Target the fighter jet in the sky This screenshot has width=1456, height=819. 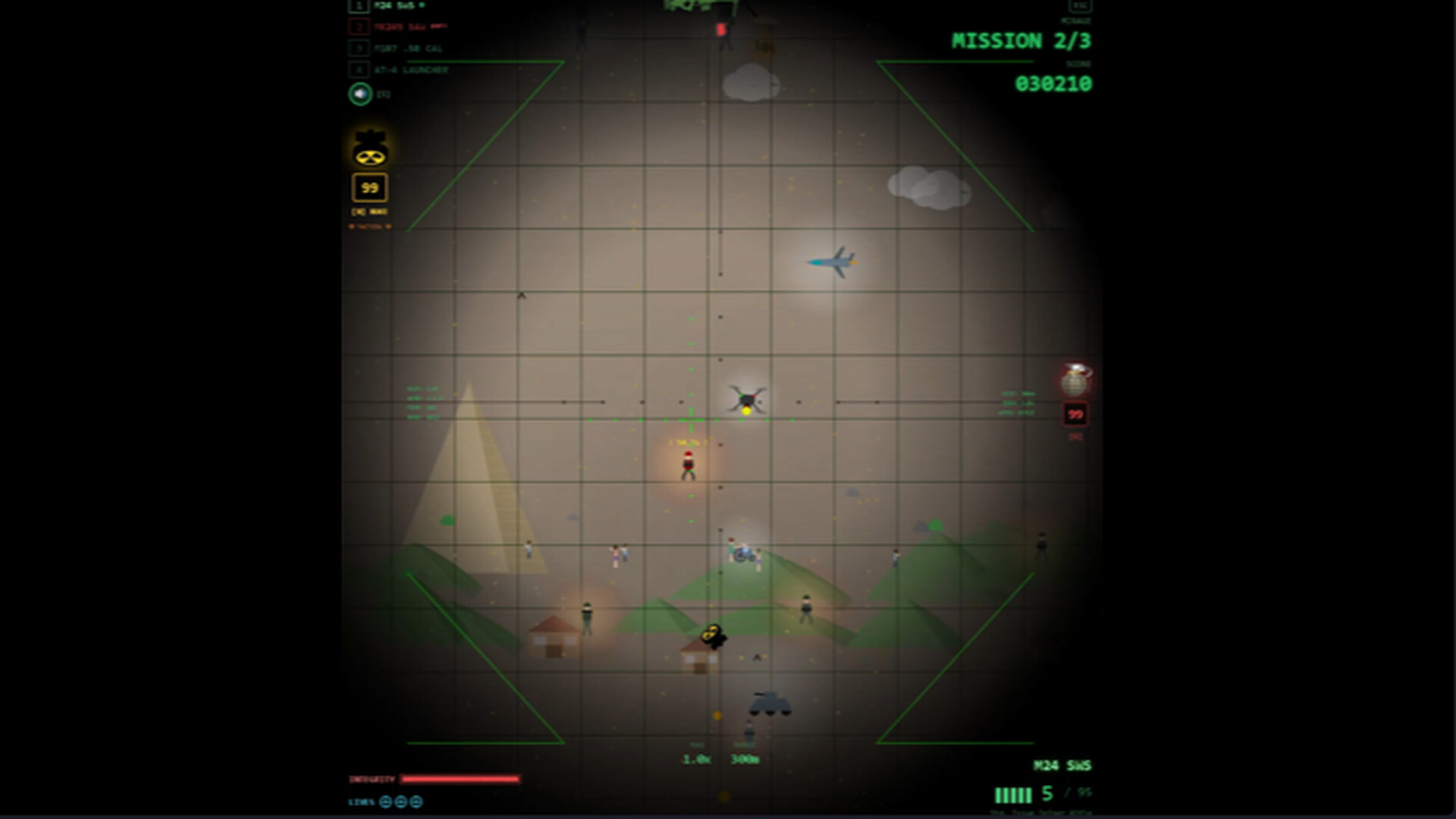[832, 263]
